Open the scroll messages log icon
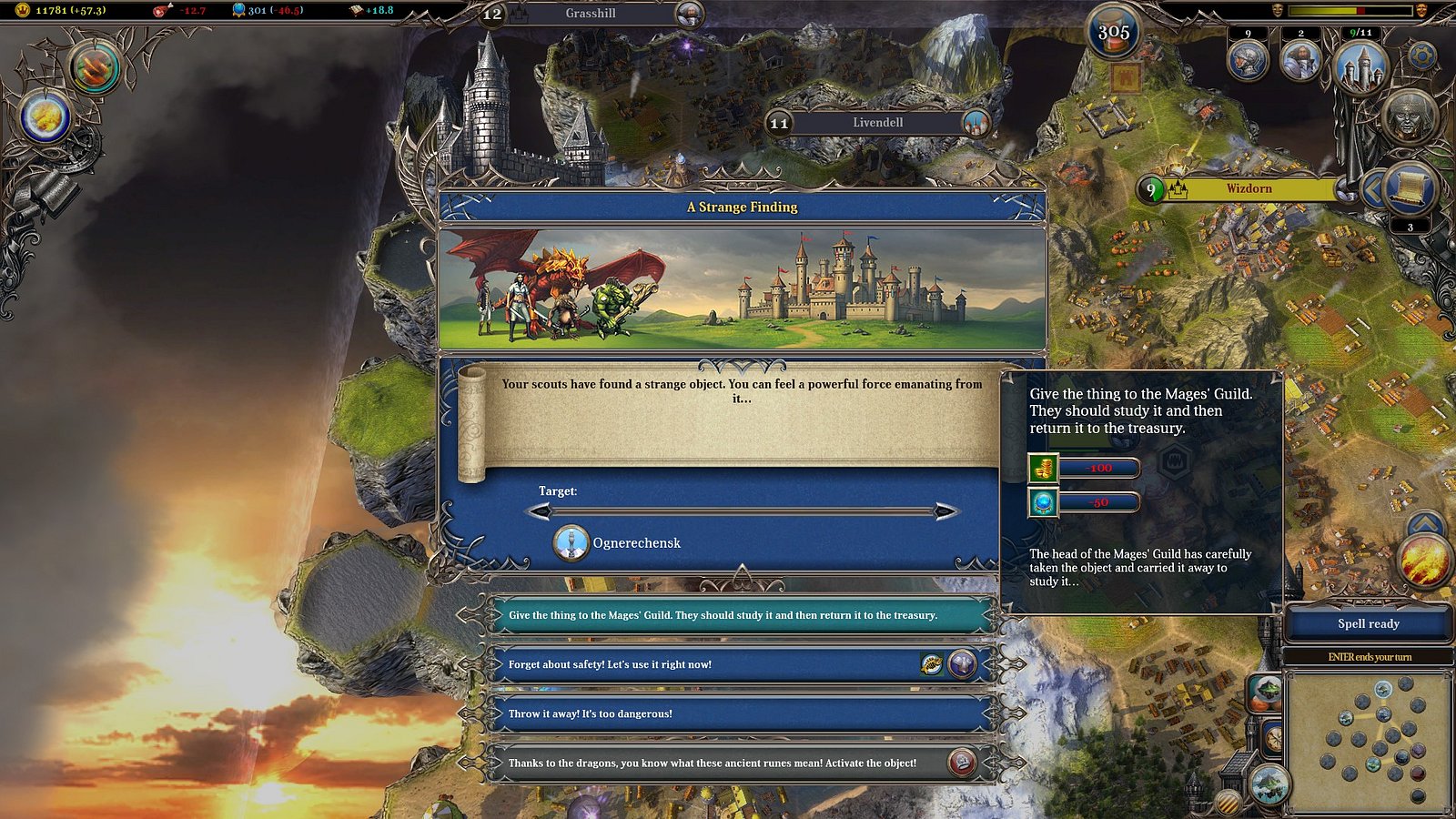Screen dimensions: 1456x819 [1409, 188]
